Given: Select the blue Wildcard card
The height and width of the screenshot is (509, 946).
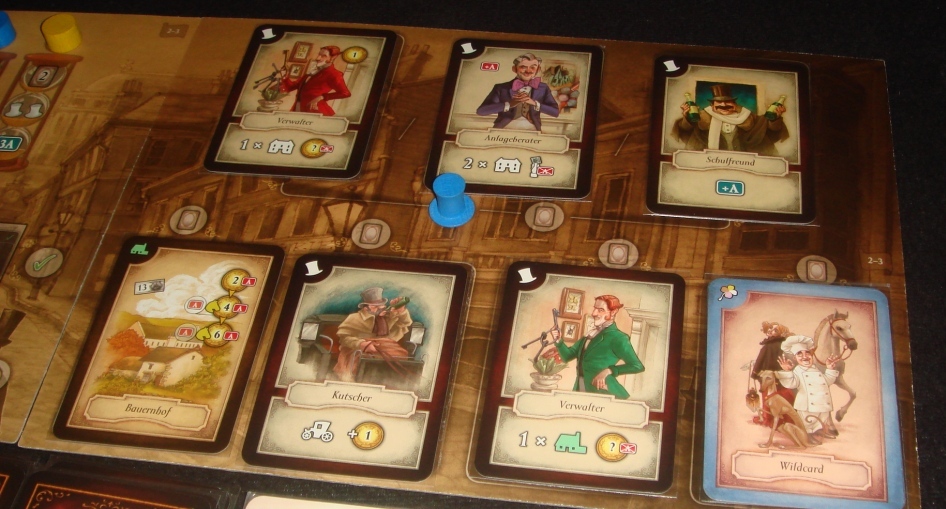Looking at the screenshot, I should 805,390.
